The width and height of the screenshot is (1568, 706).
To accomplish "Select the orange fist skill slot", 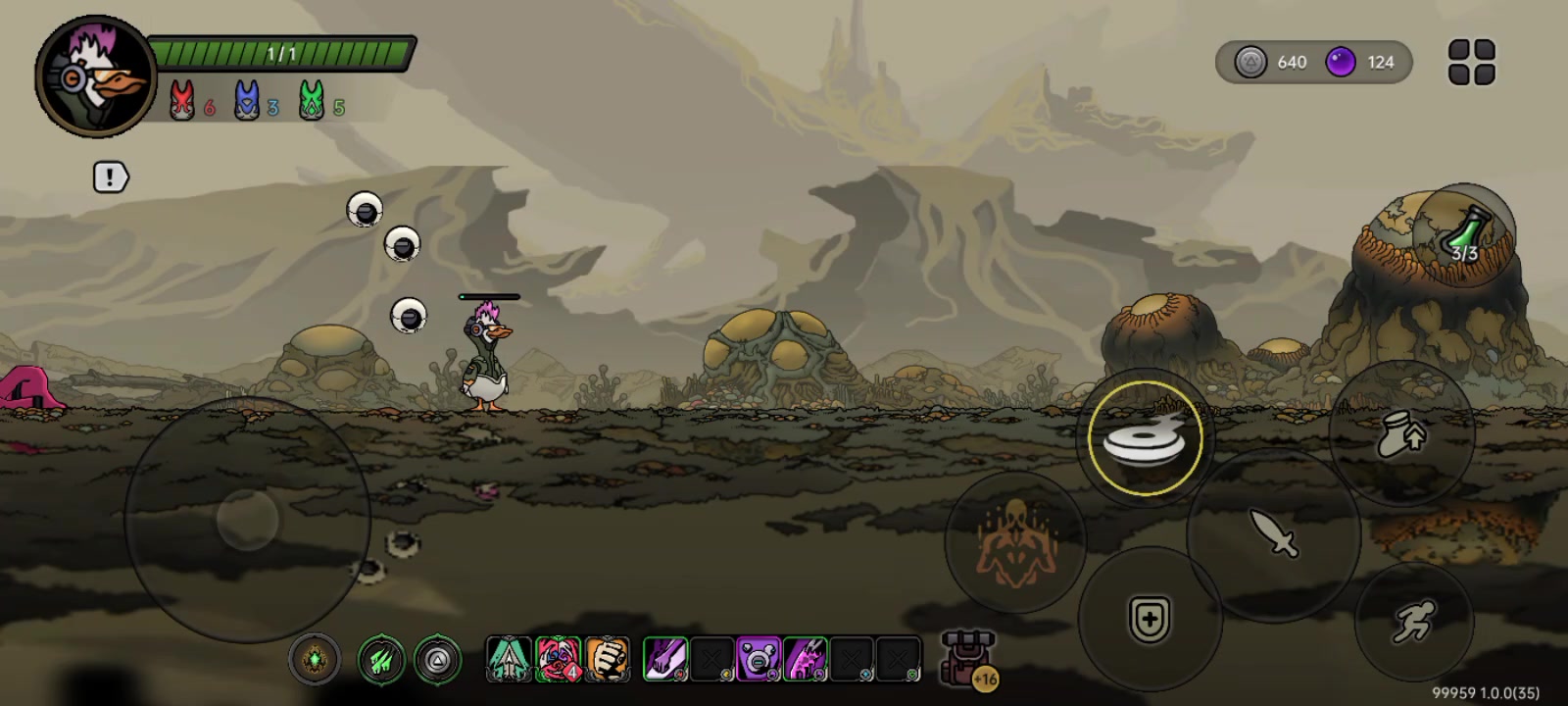I will [x=607, y=659].
